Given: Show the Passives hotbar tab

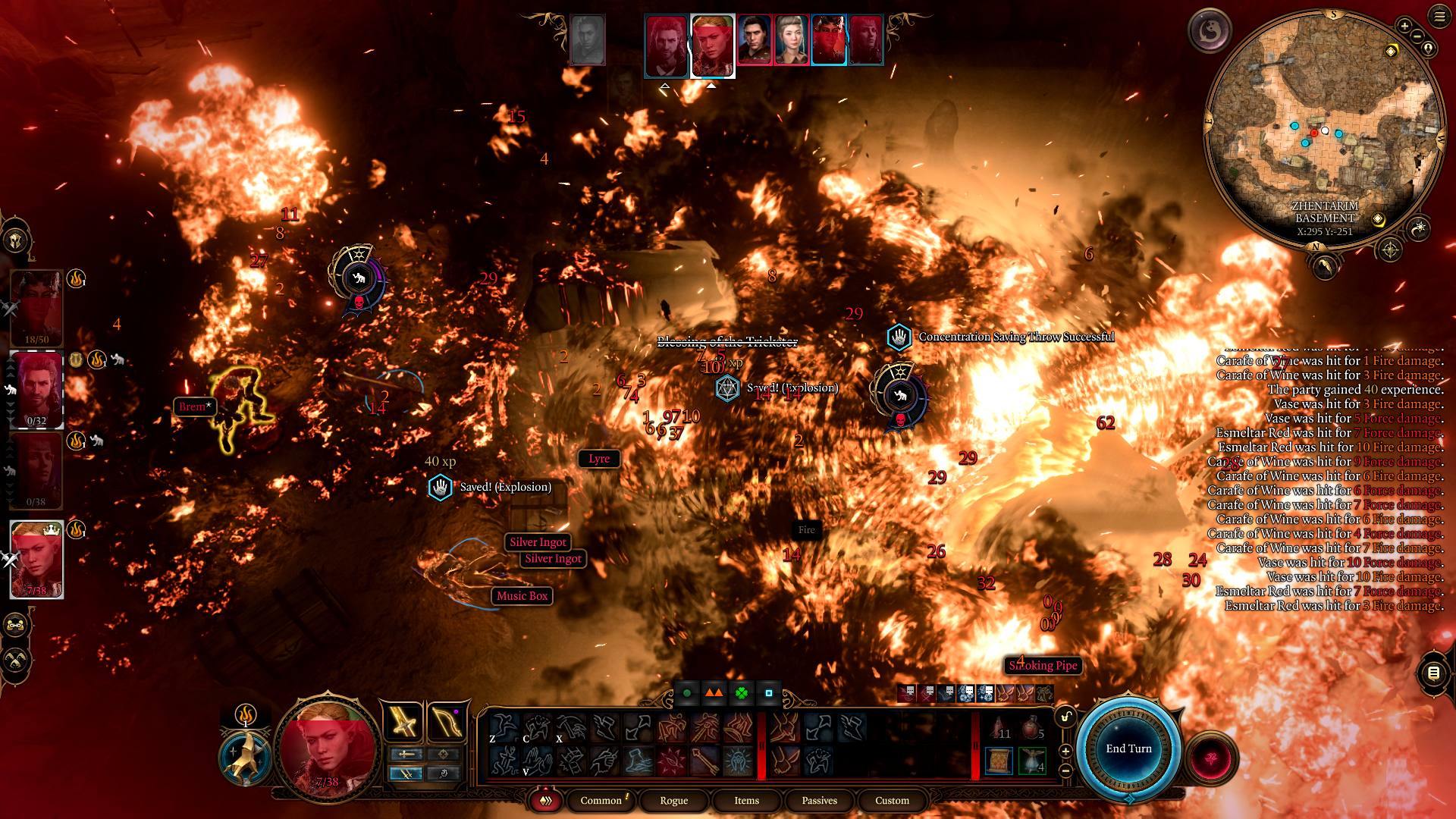Looking at the screenshot, I should click(819, 800).
